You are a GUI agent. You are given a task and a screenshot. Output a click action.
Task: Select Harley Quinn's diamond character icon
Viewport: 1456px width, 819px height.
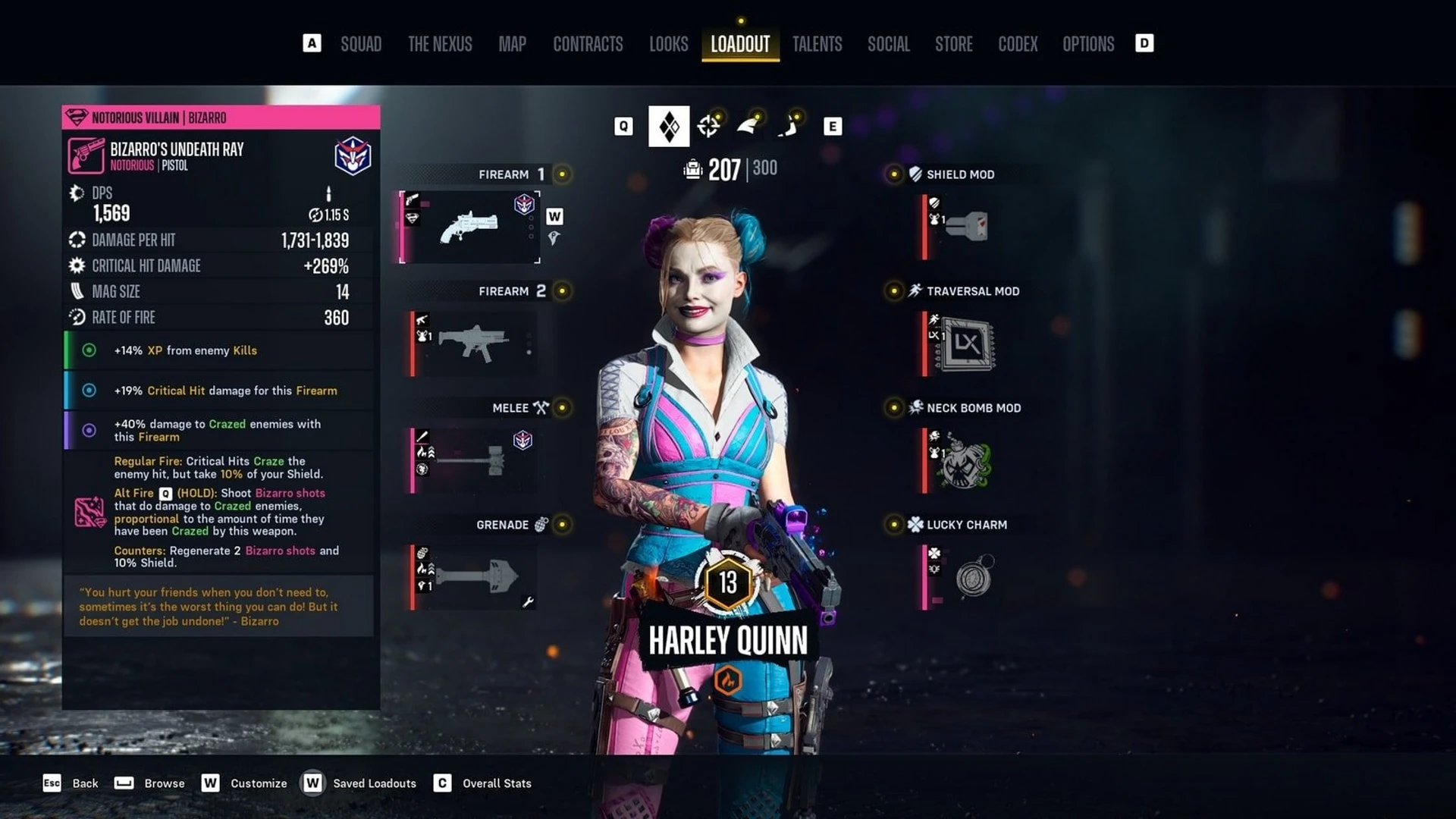coord(669,127)
